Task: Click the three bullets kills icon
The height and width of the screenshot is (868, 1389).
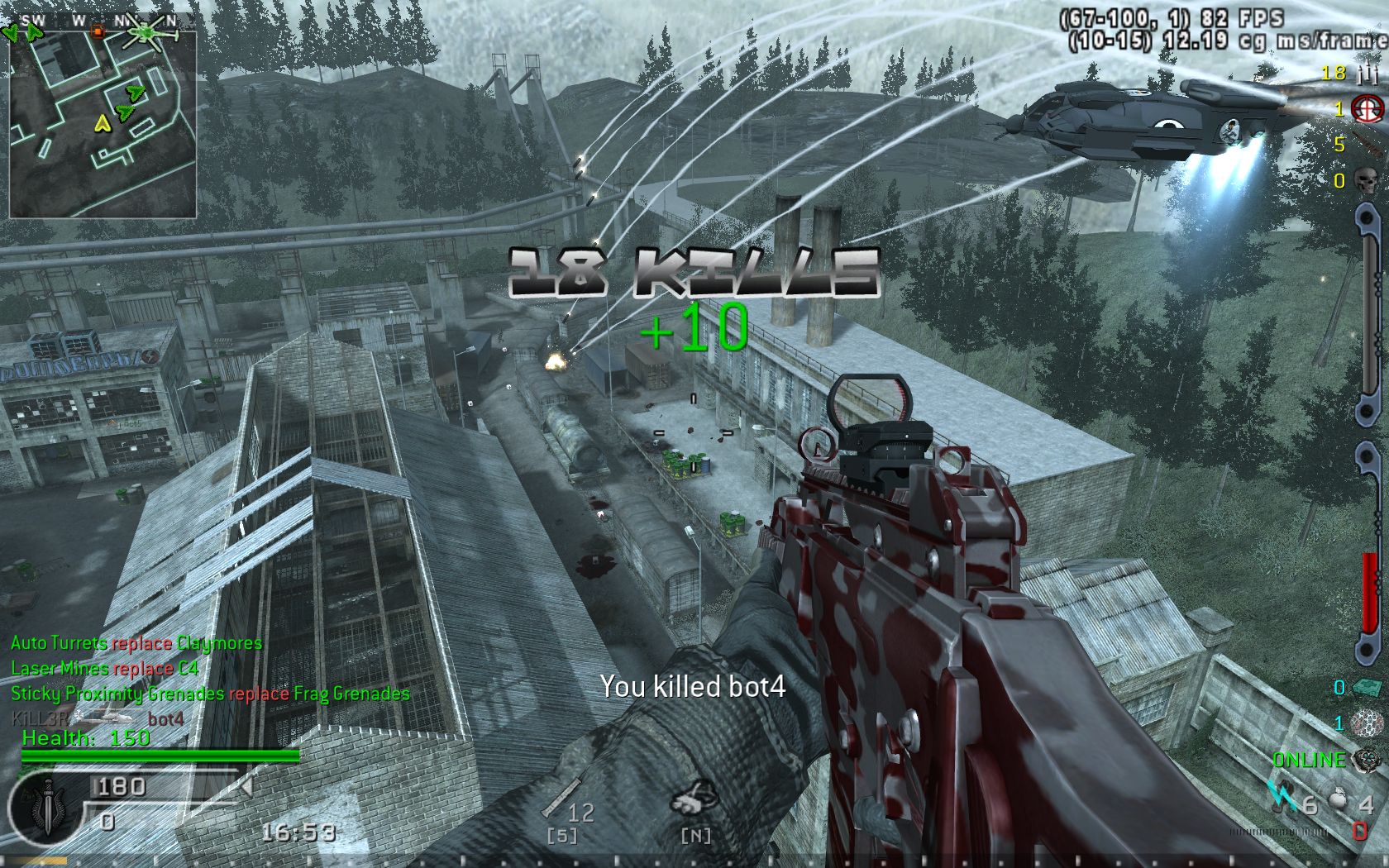Action: coord(1367,74)
